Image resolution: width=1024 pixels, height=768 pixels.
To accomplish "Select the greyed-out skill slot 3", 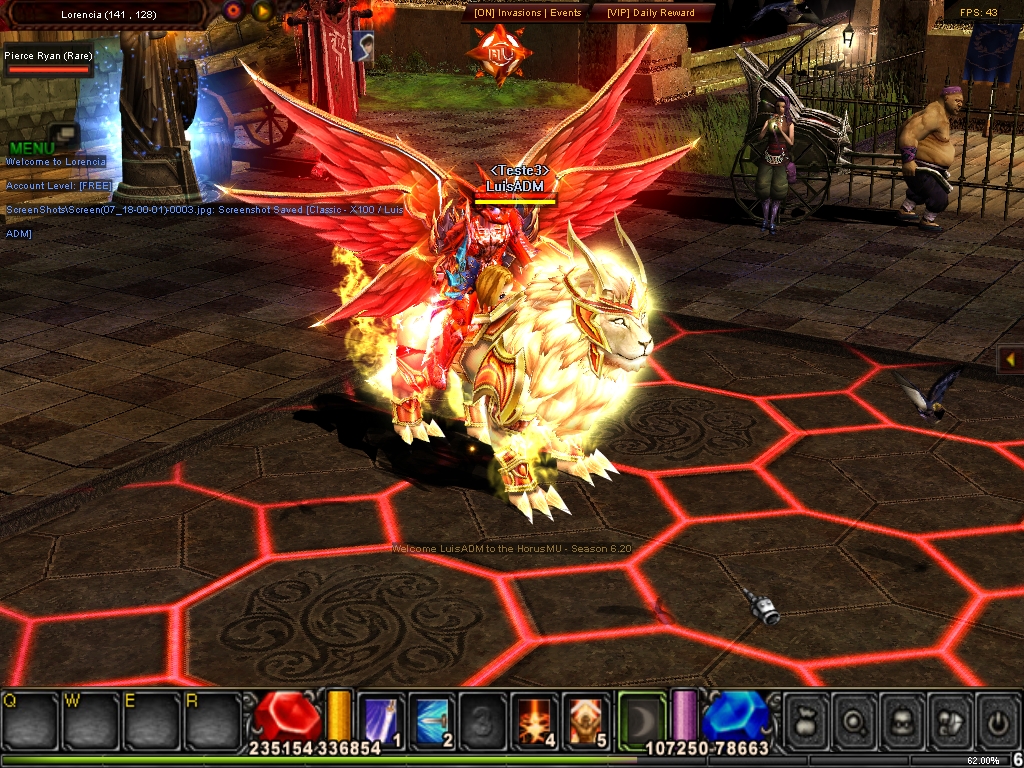I will (x=483, y=718).
